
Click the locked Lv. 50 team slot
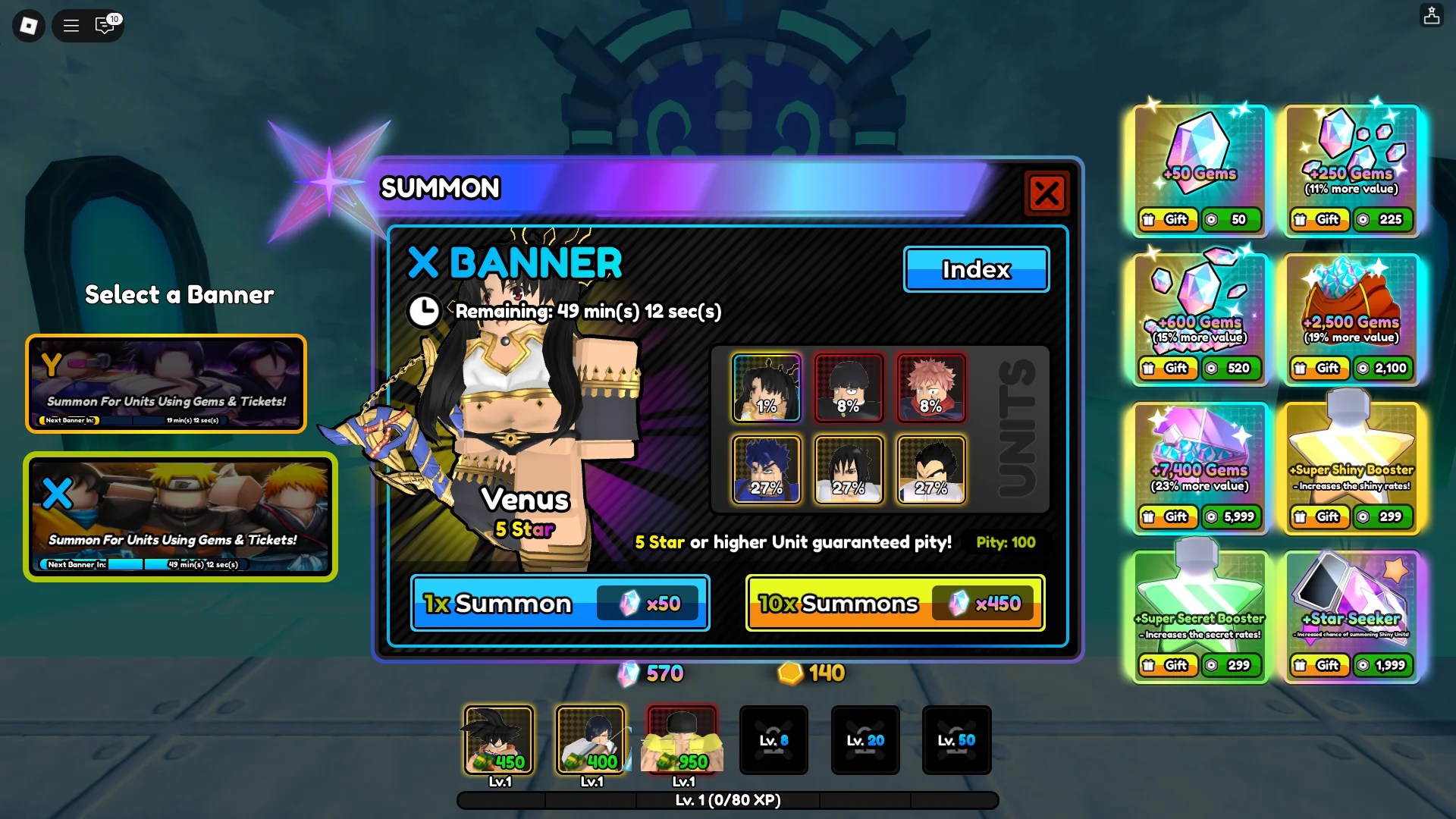[x=956, y=740]
